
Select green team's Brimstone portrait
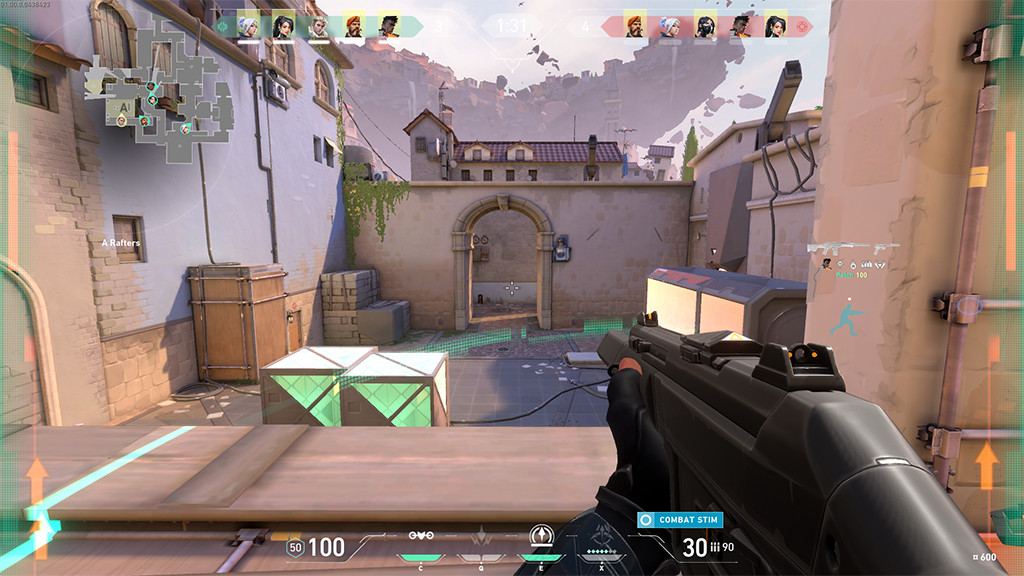pyautogui.click(x=353, y=26)
